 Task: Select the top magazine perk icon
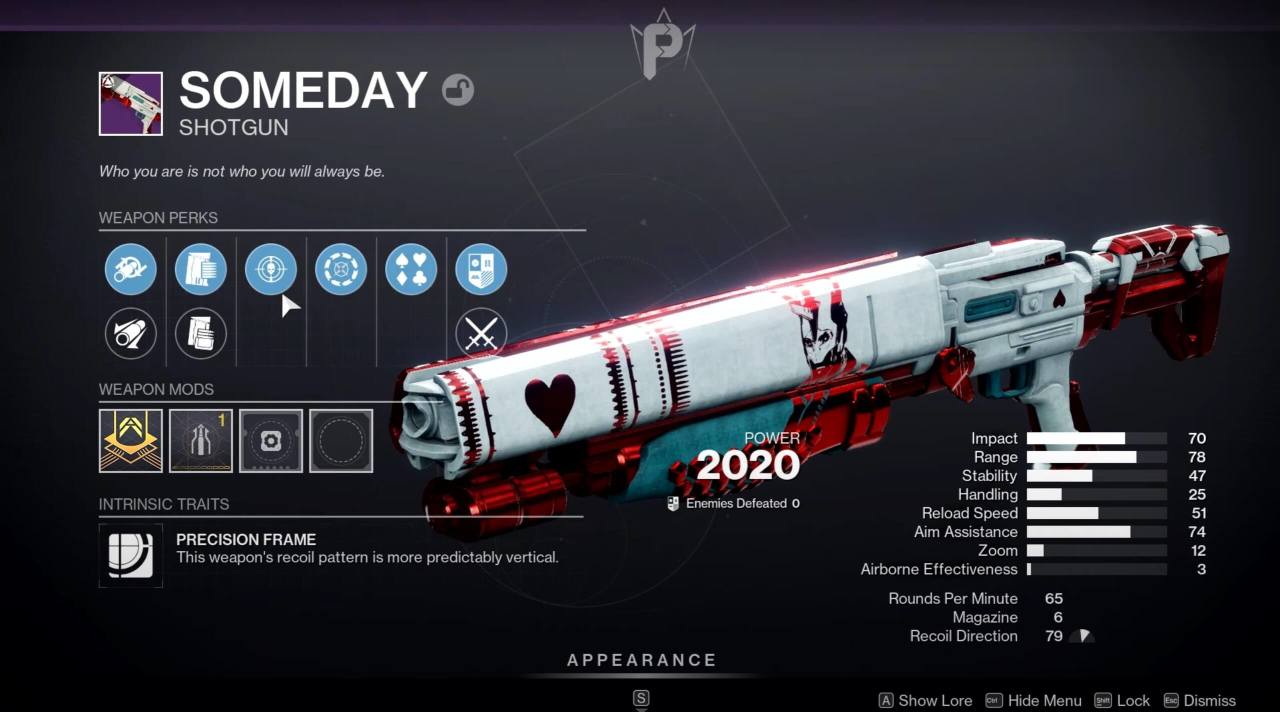click(x=201, y=269)
